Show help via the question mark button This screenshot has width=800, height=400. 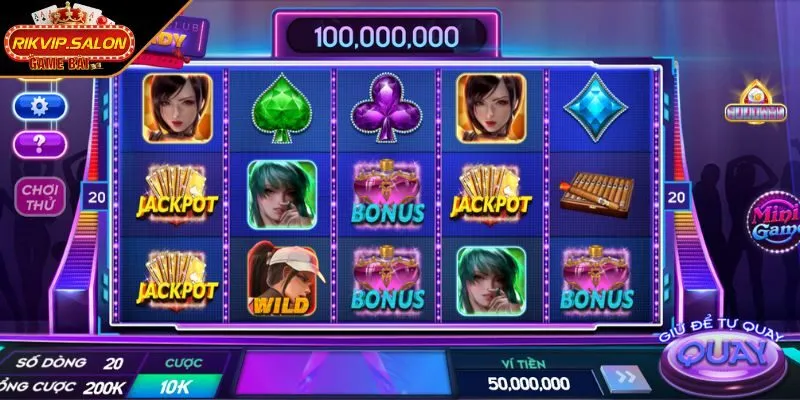(40, 145)
